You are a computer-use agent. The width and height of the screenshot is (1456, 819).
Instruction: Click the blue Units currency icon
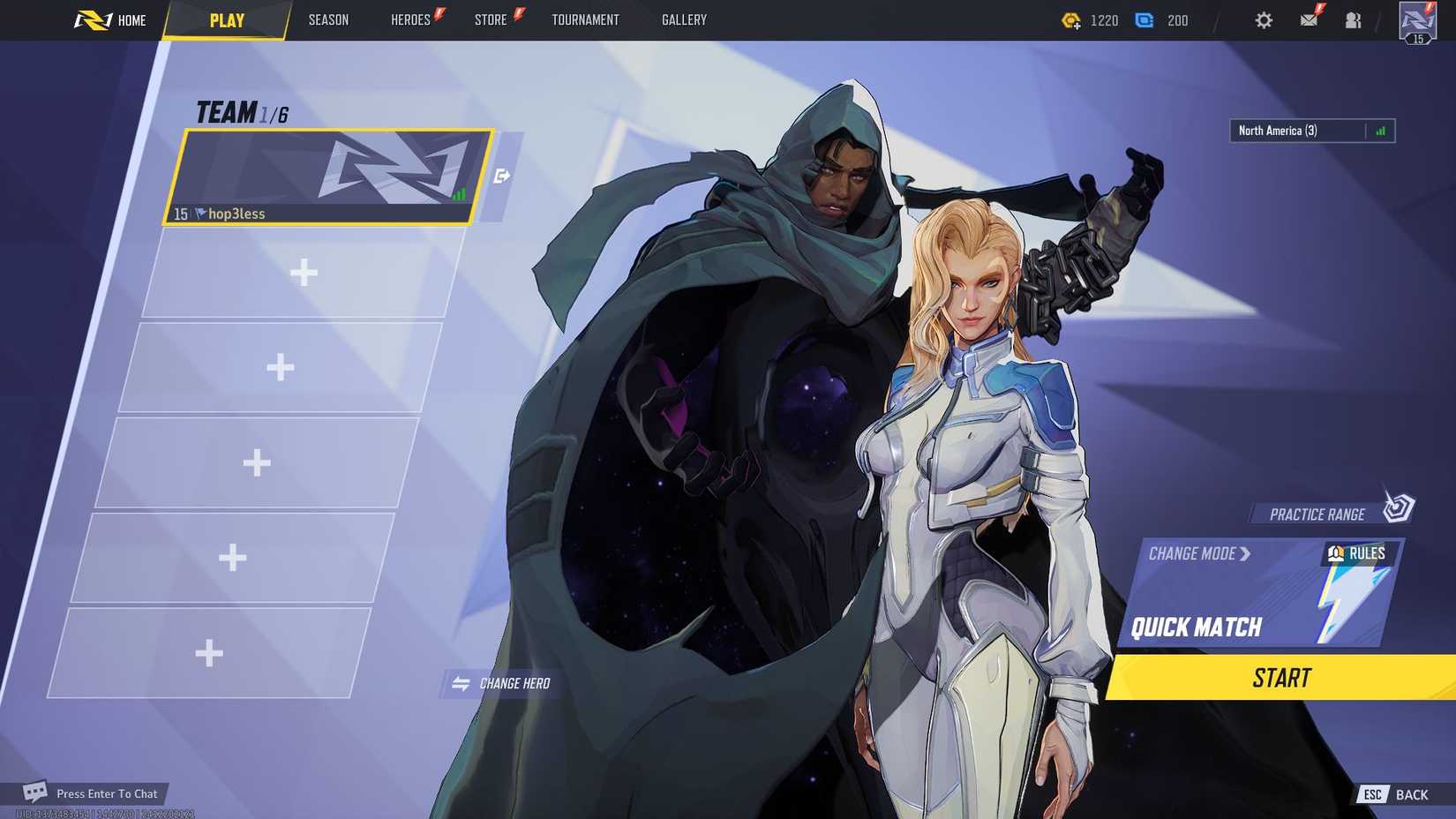pyautogui.click(x=1145, y=19)
